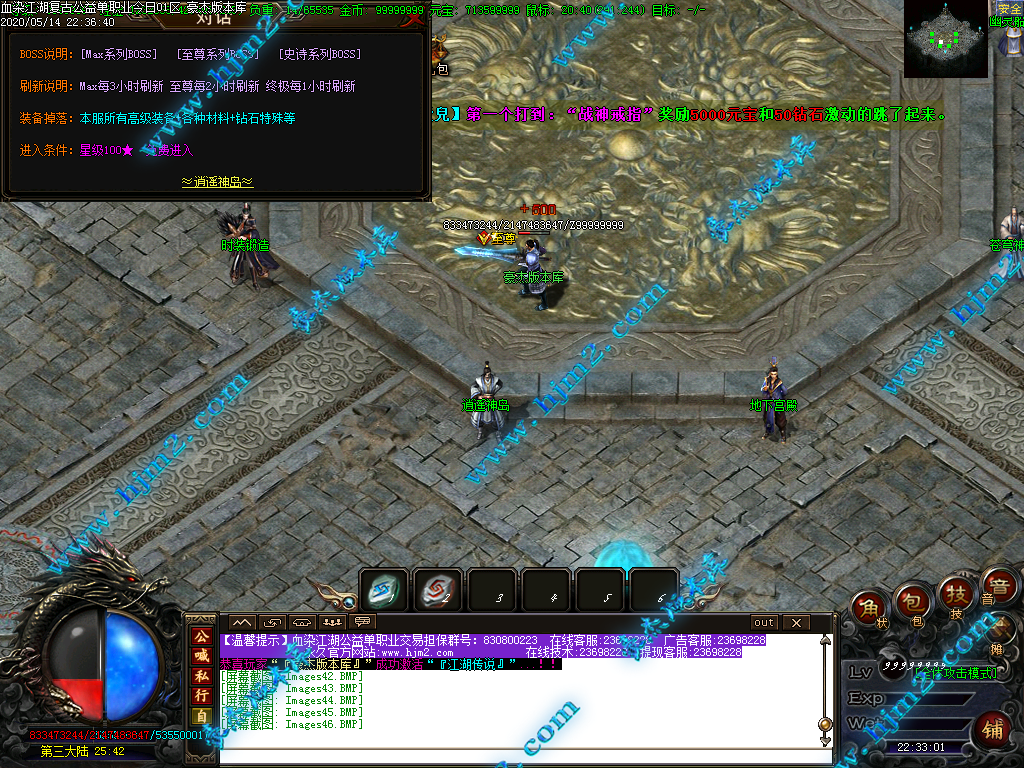Select the 公 public chat channel
Screen dimensions: 1024x768
click(201, 636)
